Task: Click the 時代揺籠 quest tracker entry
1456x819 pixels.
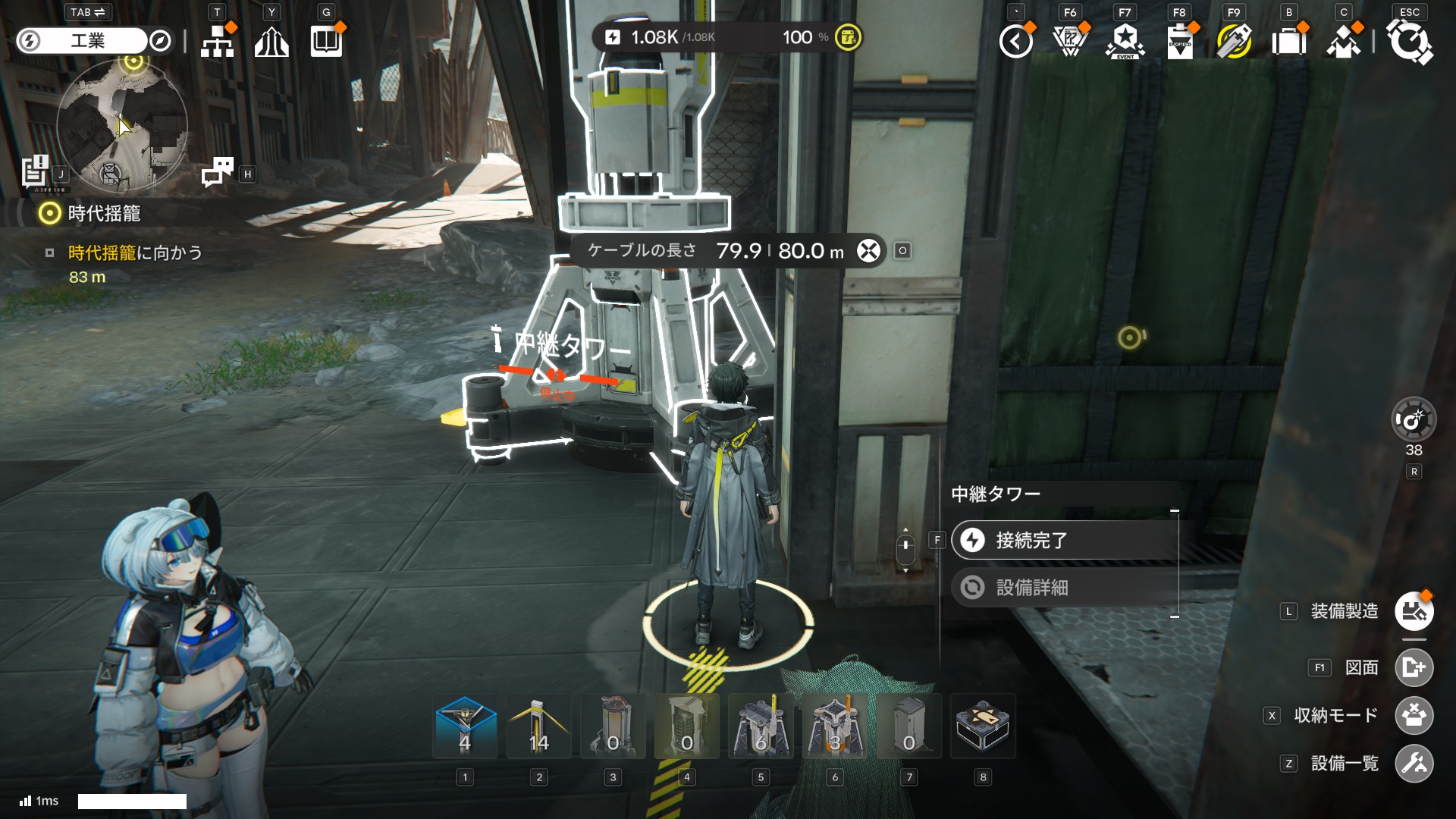Action: (x=104, y=214)
